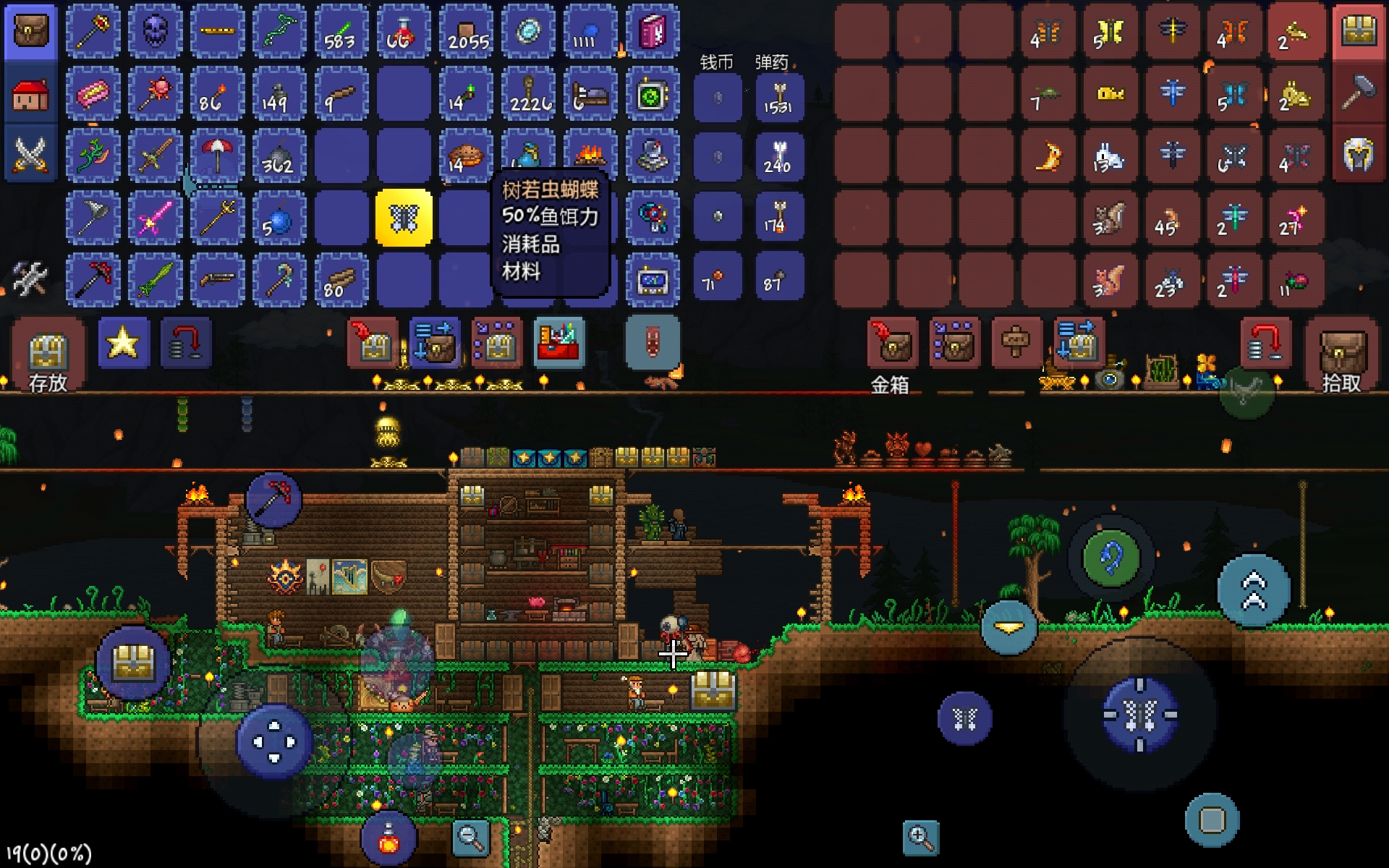Open the helmet equipment tab
Viewport: 1389px width, 868px height.
[x=1359, y=155]
